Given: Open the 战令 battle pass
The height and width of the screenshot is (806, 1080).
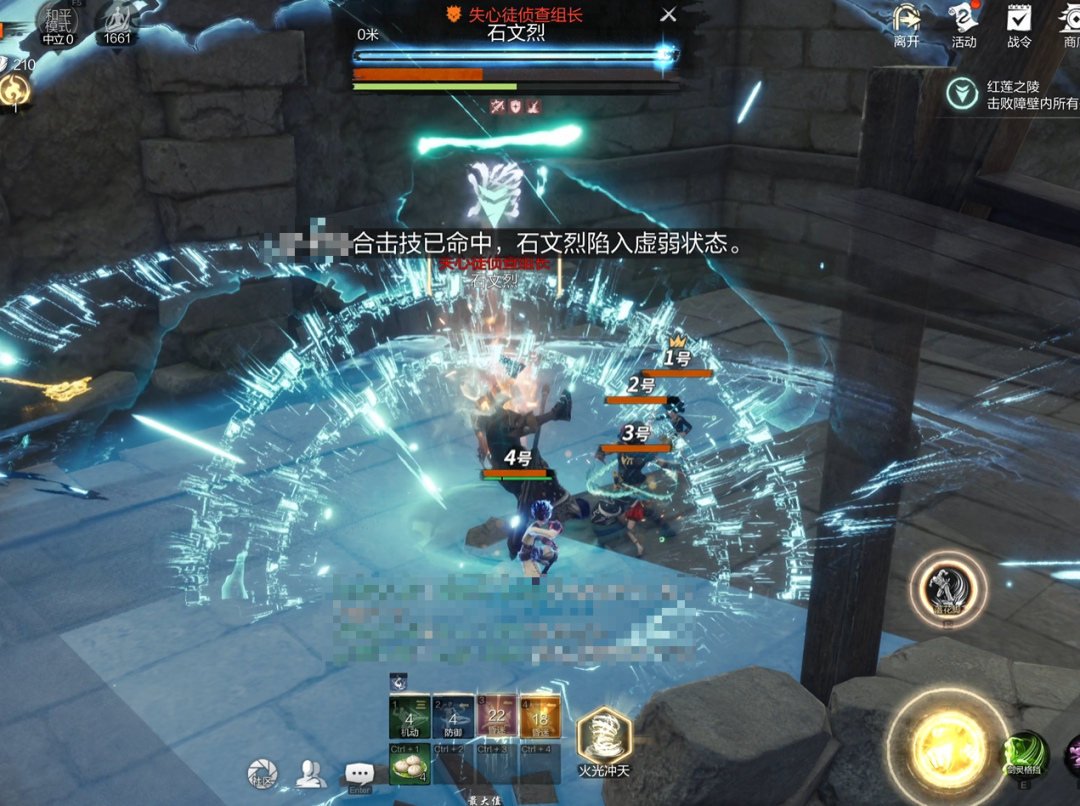Looking at the screenshot, I should tap(1019, 24).
